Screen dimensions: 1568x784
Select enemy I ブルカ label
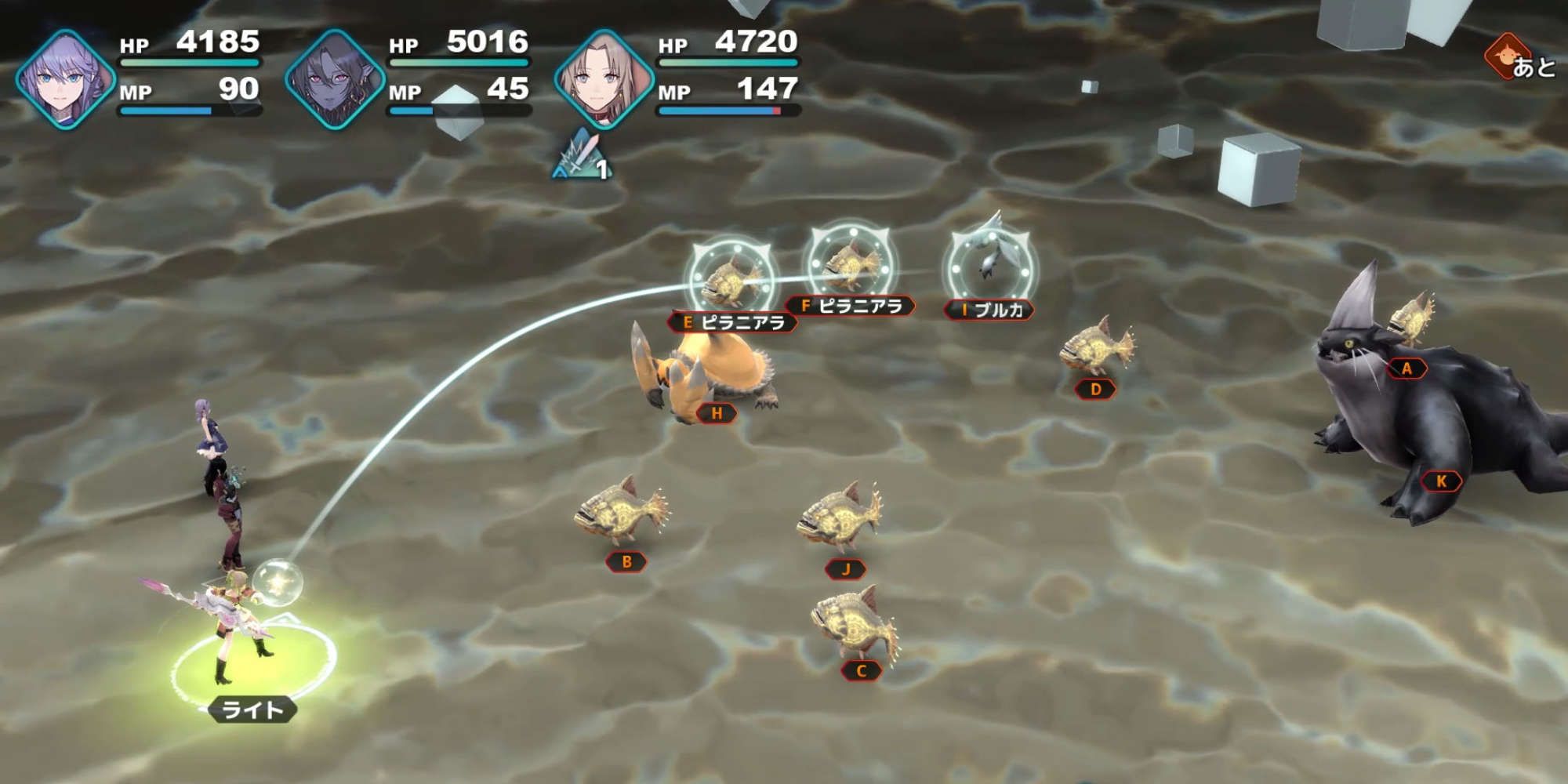pyautogui.click(x=989, y=310)
